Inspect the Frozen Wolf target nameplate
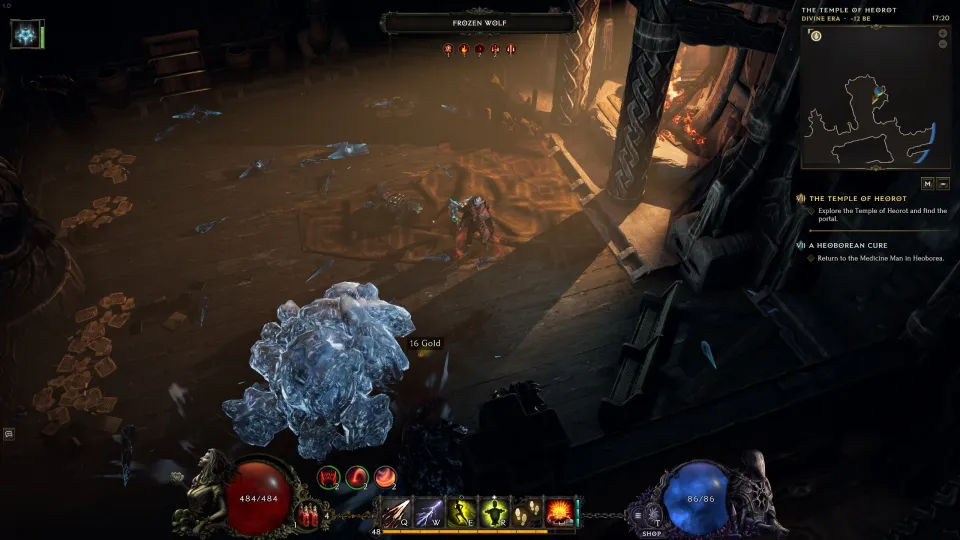The image size is (960, 540). click(480, 22)
